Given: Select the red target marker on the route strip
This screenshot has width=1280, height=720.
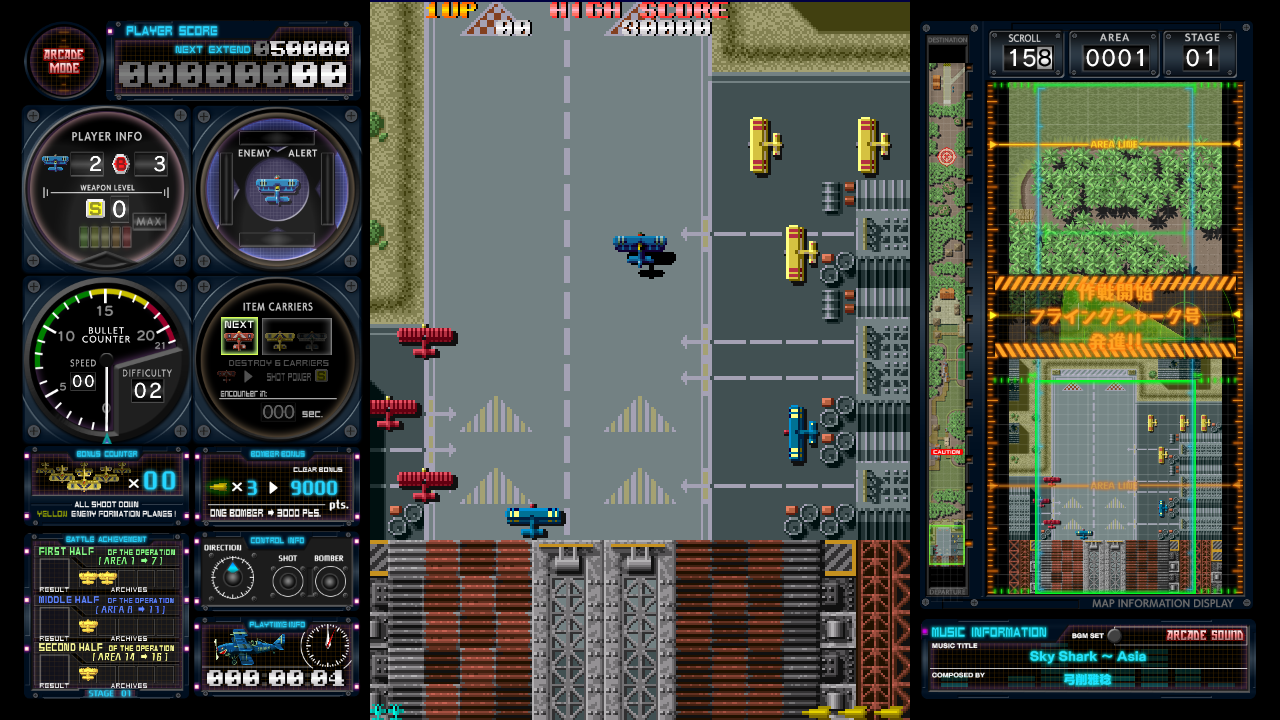Looking at the screenshot, I should pyautogui.click(x=947, y=156).
